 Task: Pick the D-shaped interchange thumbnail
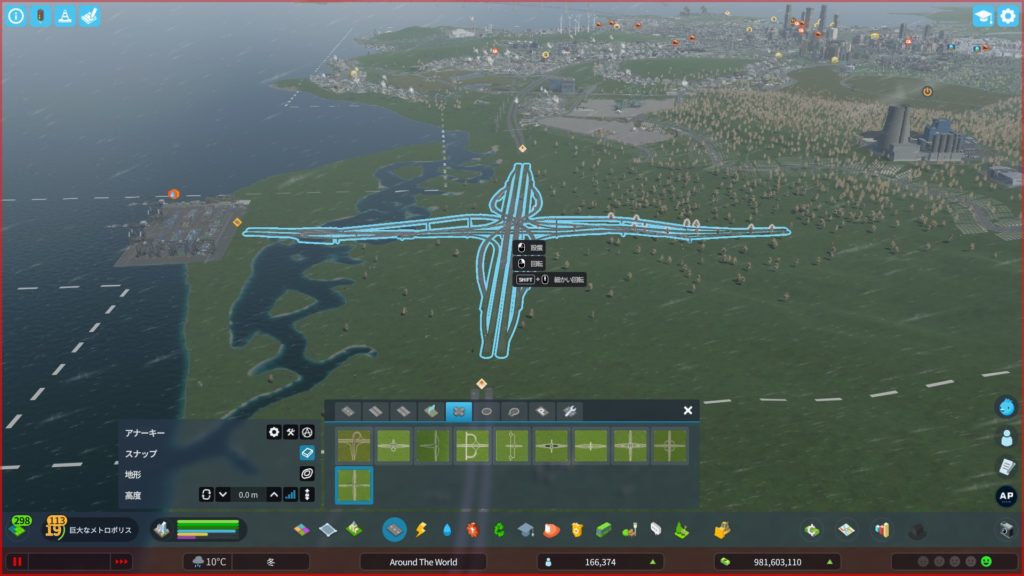pyautogui.click(x=472, y=446)
